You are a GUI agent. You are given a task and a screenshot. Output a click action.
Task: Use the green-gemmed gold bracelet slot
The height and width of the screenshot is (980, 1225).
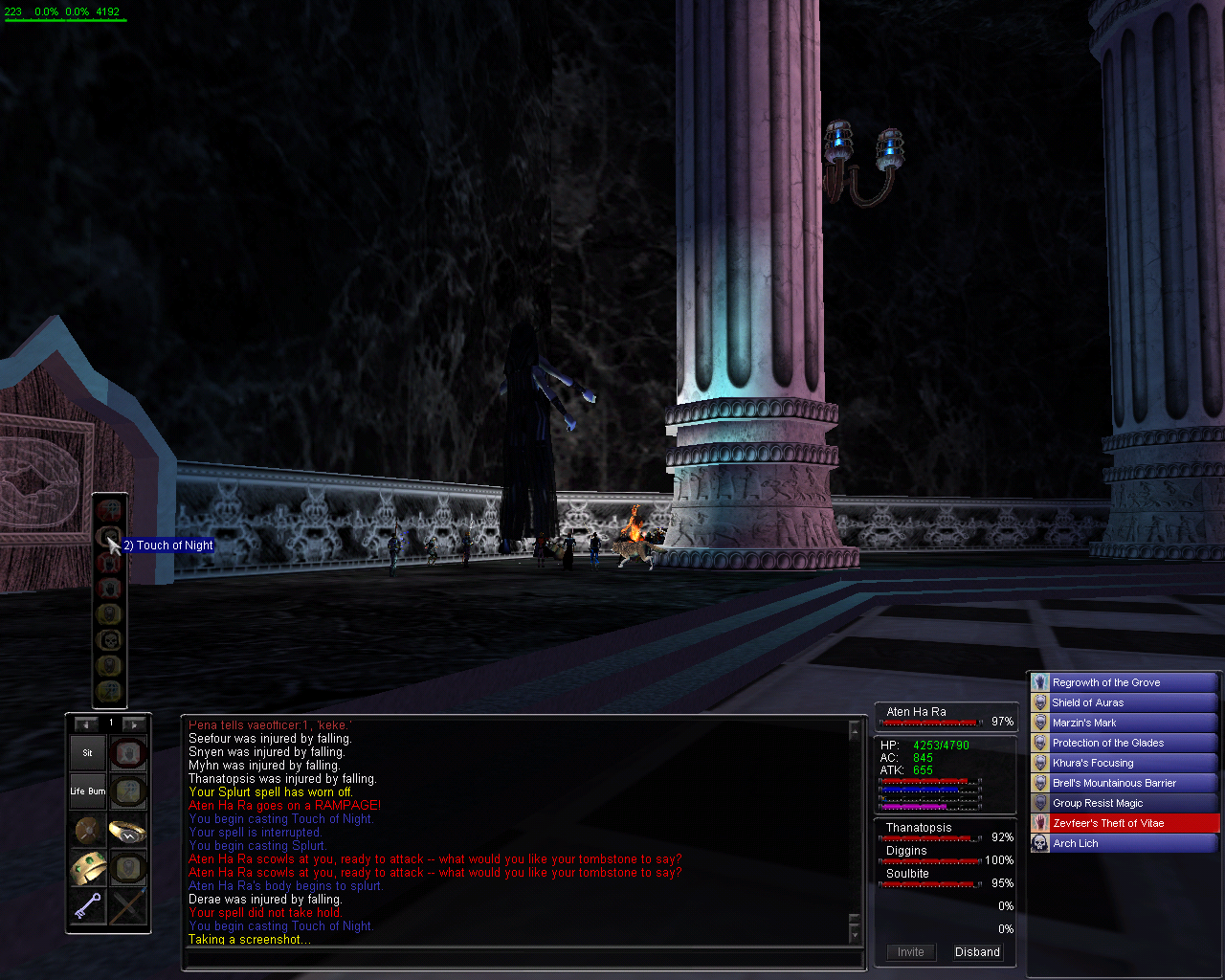tap(87, 868)
